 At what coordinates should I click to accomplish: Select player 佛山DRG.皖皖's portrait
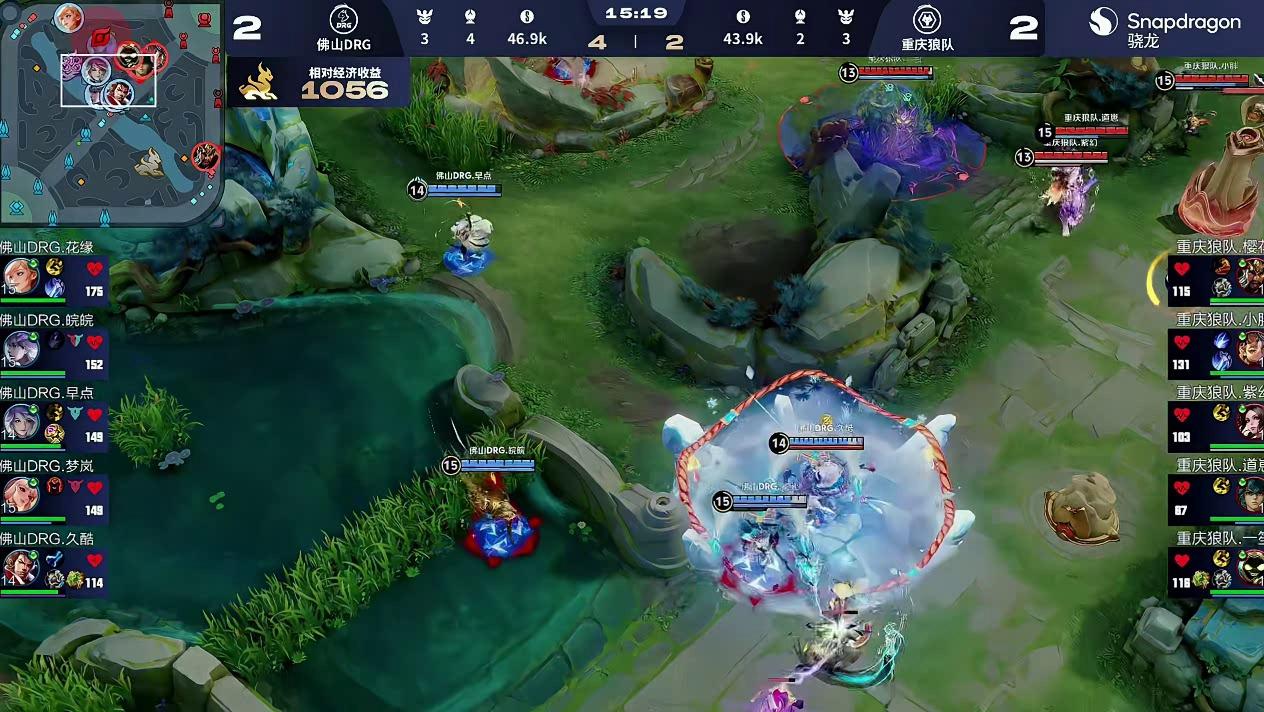click(20, 349)
